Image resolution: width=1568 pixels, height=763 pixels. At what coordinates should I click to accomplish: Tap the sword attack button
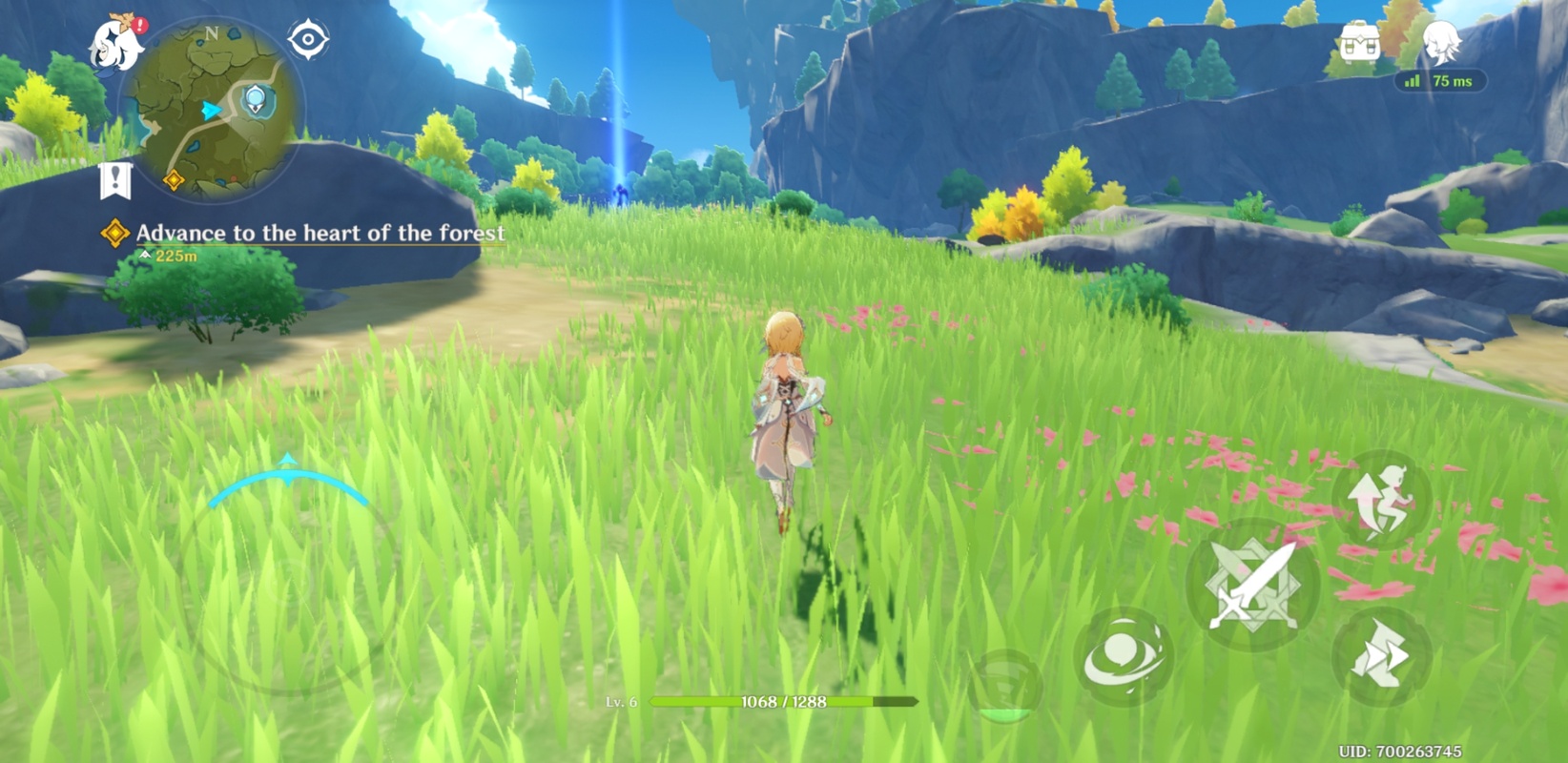(x=1252, y=585)
